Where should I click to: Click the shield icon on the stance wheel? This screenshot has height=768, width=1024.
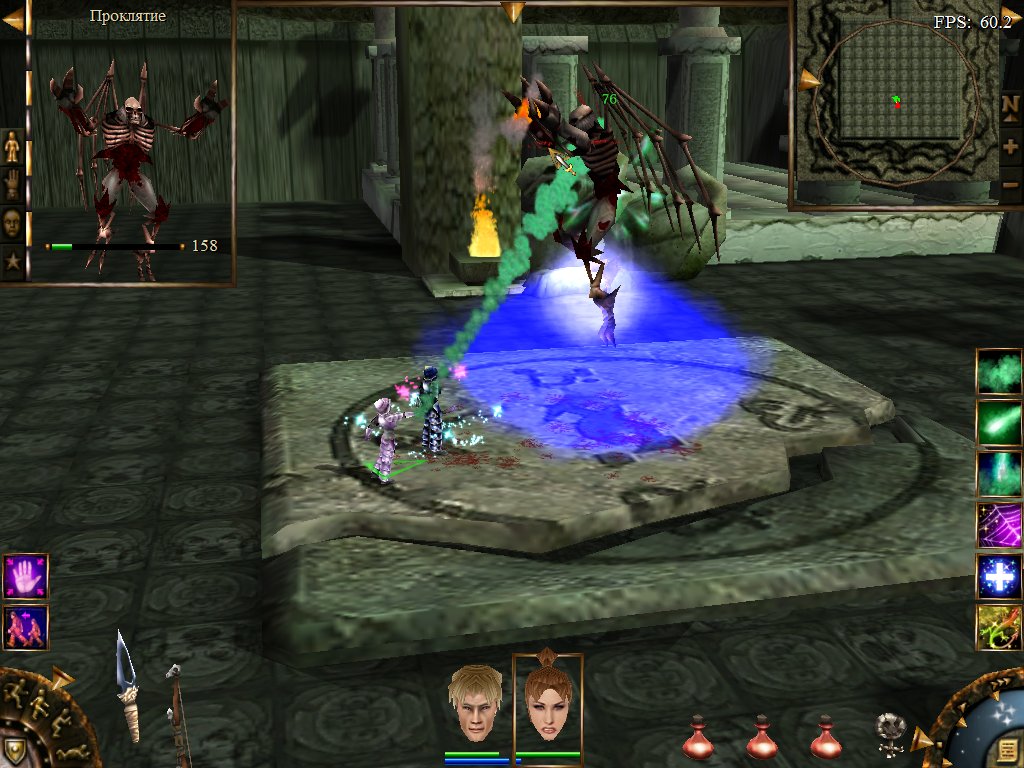tap(14, 750)
